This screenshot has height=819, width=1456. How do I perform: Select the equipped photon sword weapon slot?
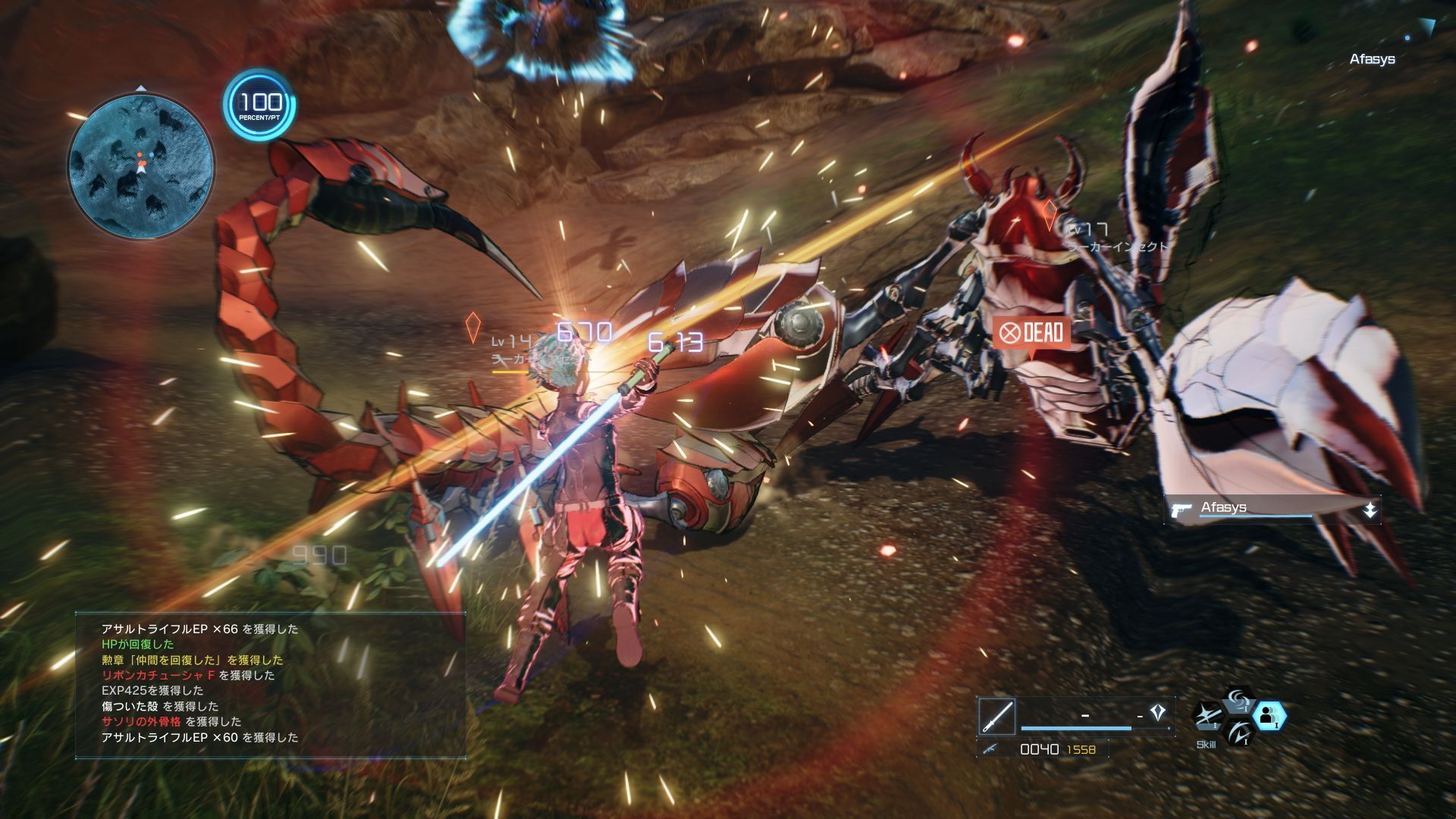(x=996, y=716)
